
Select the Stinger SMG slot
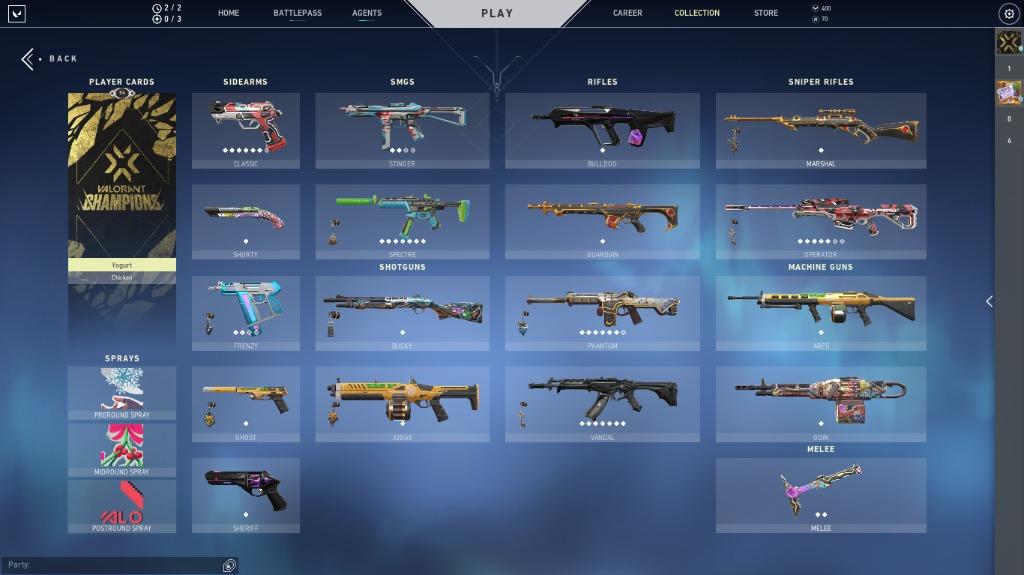402,130
